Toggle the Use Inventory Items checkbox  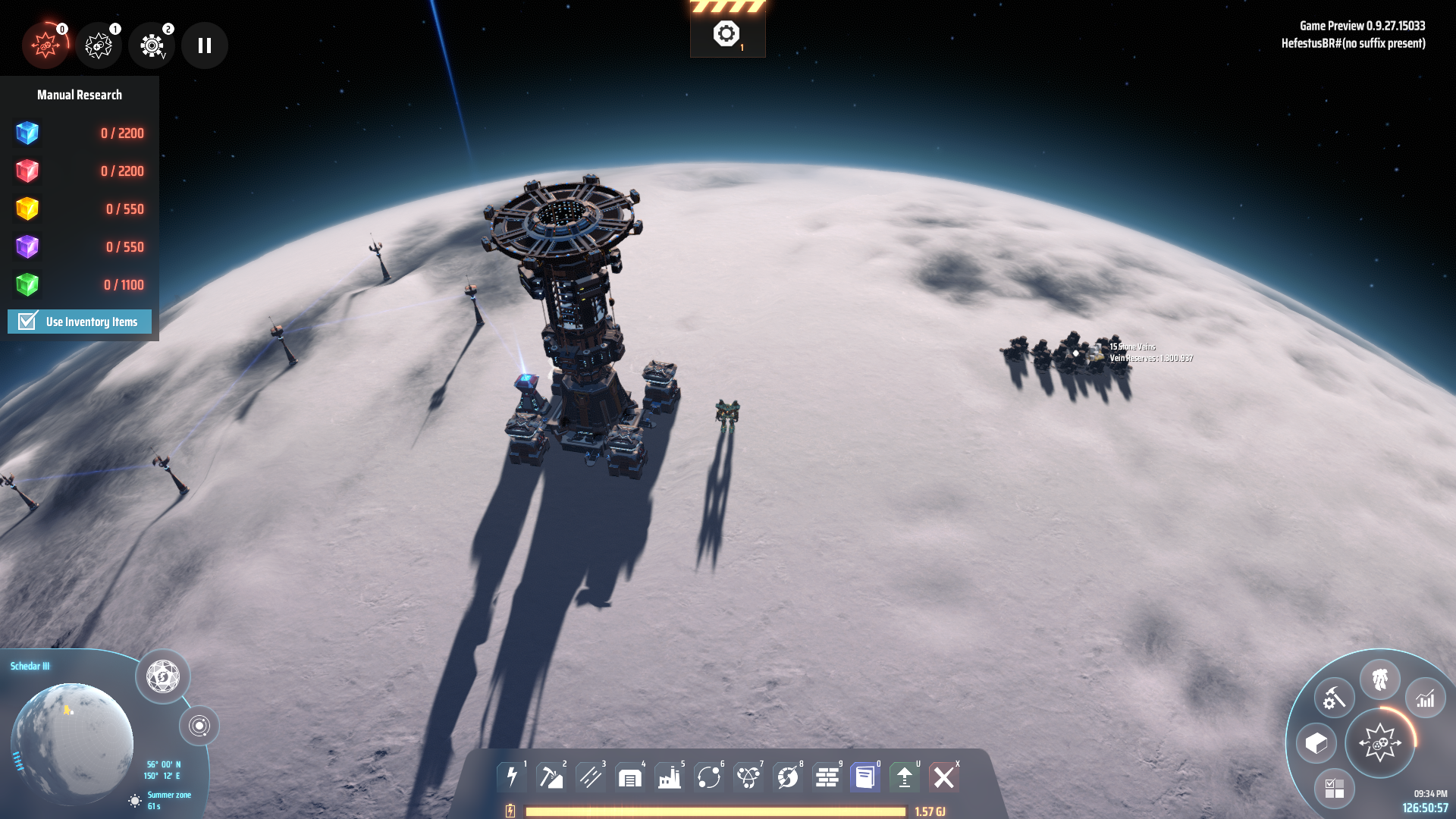click(28, 322)
